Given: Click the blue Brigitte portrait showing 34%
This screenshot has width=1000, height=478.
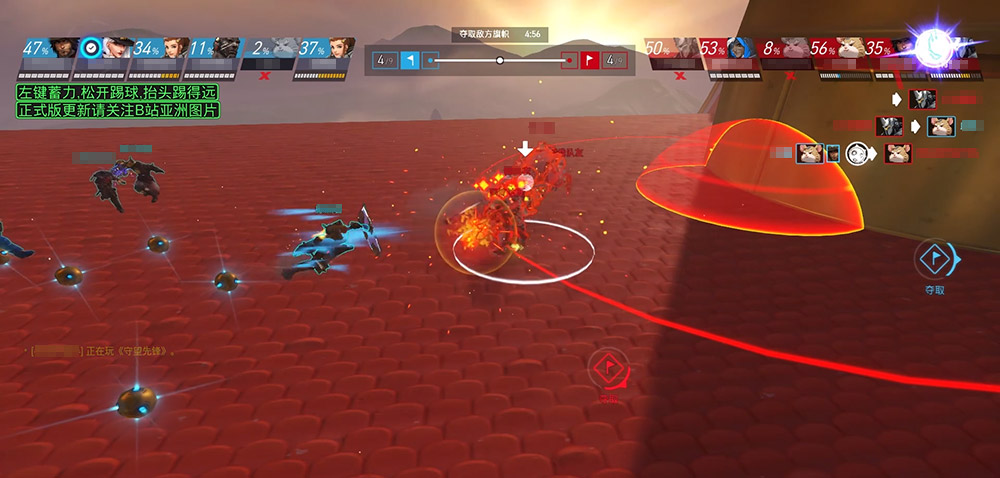Looking at the screenshot, I should tap(175, 49).
